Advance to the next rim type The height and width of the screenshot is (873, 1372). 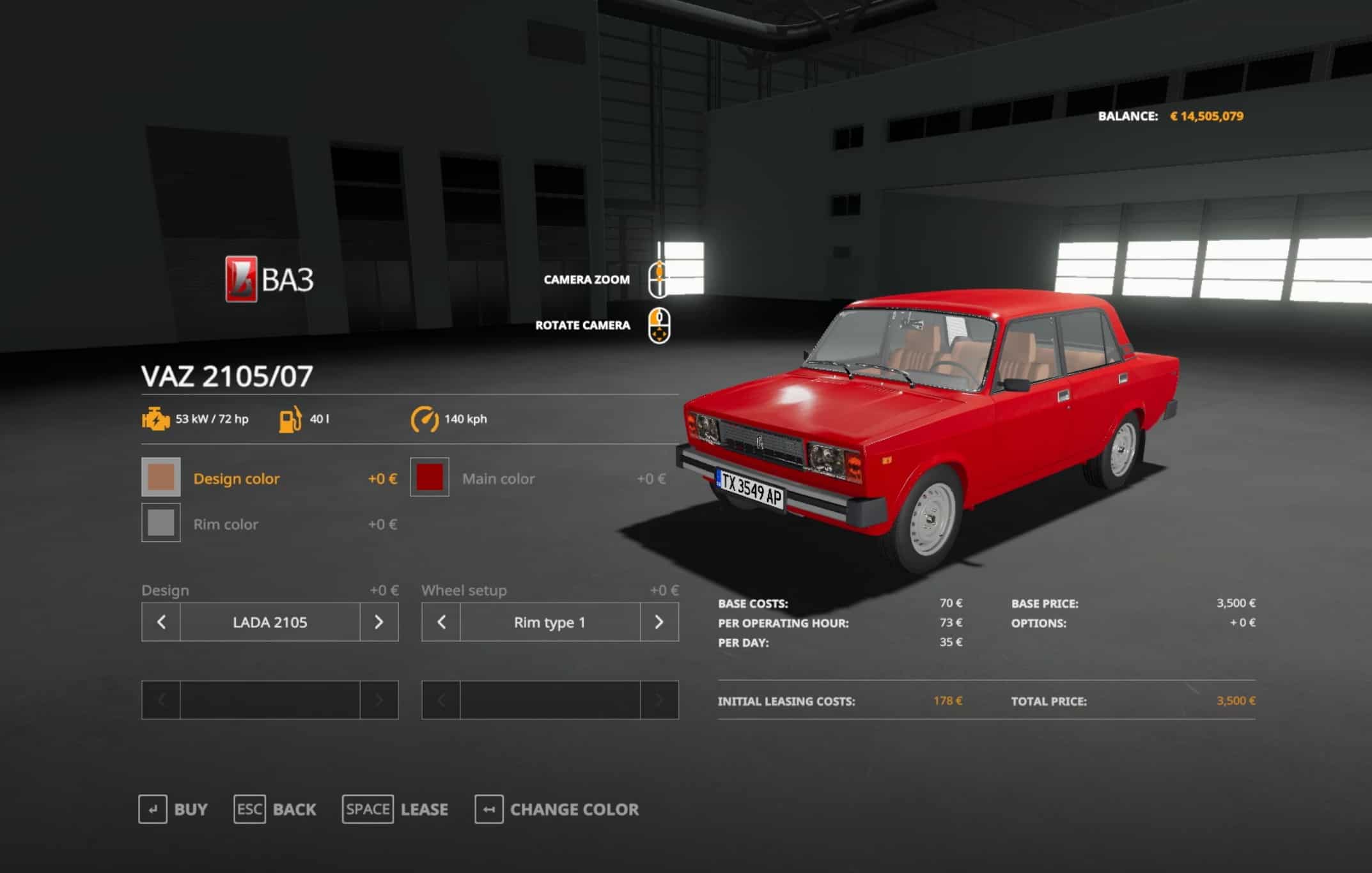coord(659,622)
